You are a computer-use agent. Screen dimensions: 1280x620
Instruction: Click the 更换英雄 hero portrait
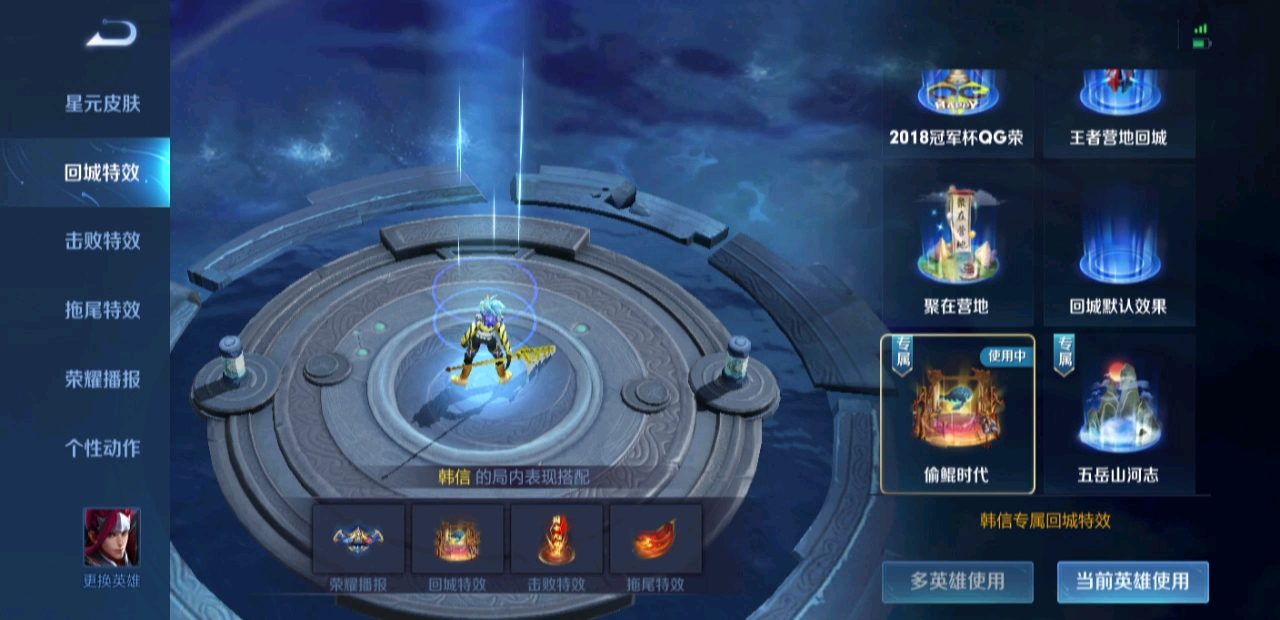111,540
